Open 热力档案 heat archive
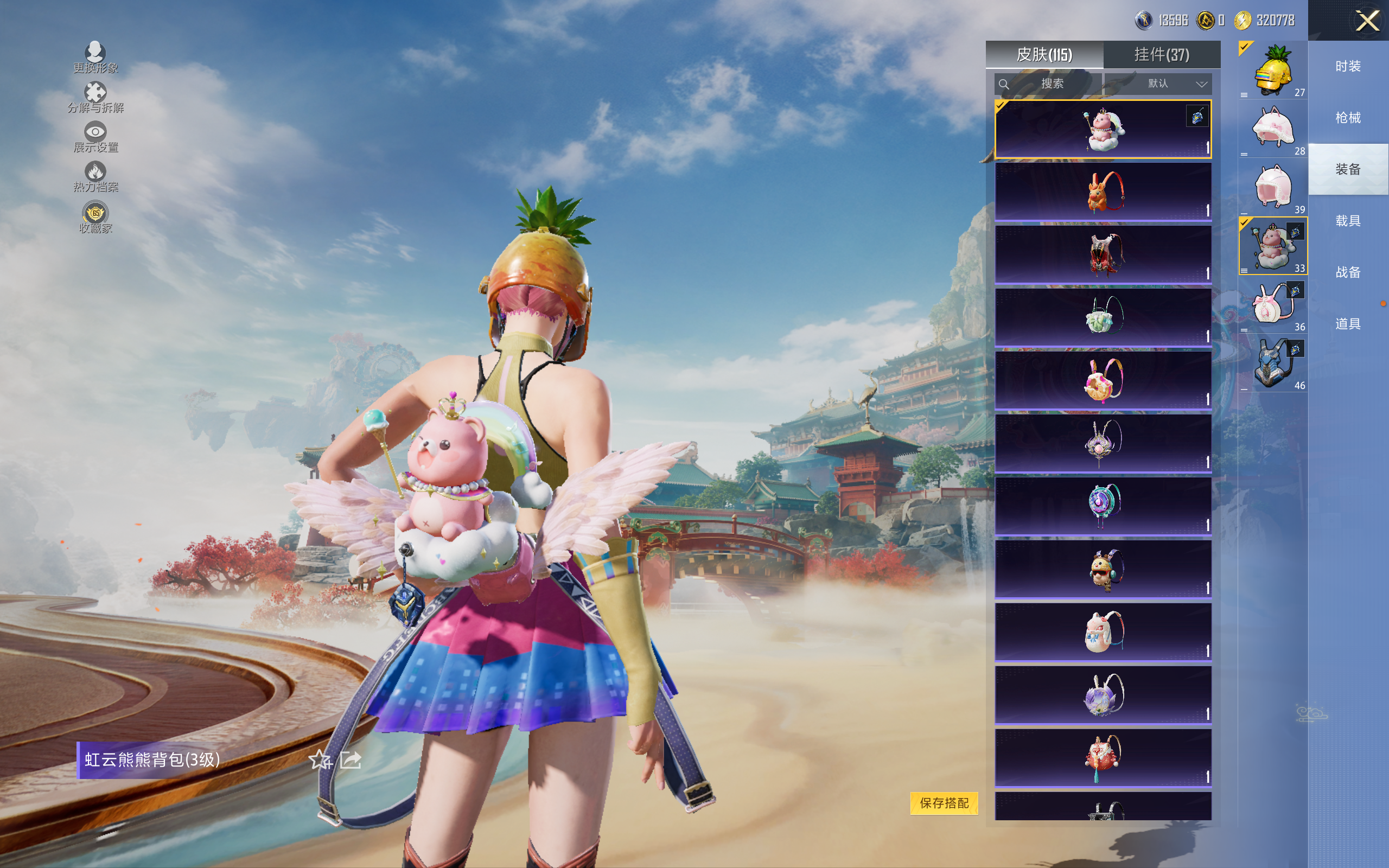Image resolution: width=1389 pixels, height=868 pixels. [x=95, y=176]
